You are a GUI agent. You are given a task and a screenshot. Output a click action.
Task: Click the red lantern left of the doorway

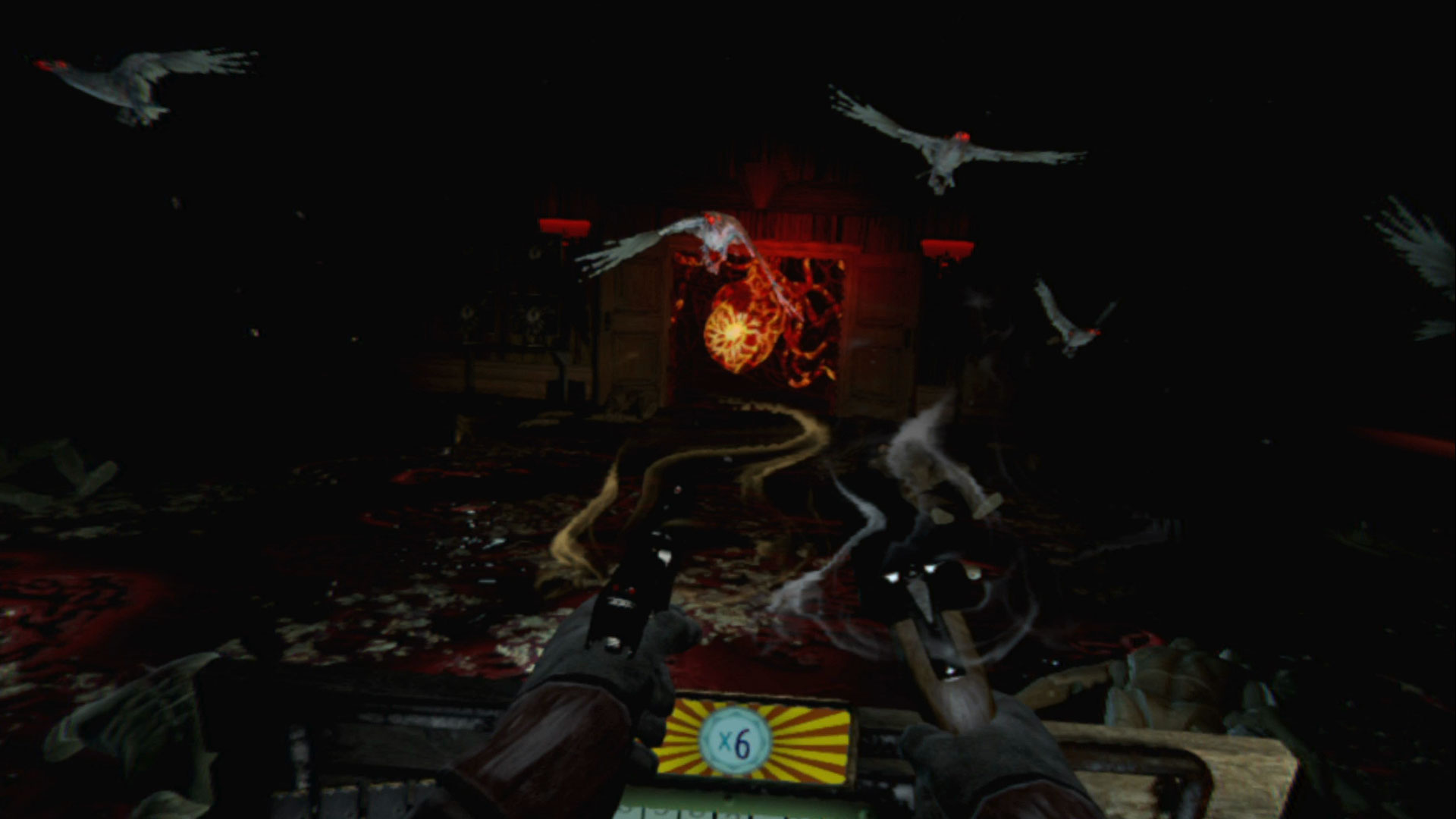tap(565, 227)
